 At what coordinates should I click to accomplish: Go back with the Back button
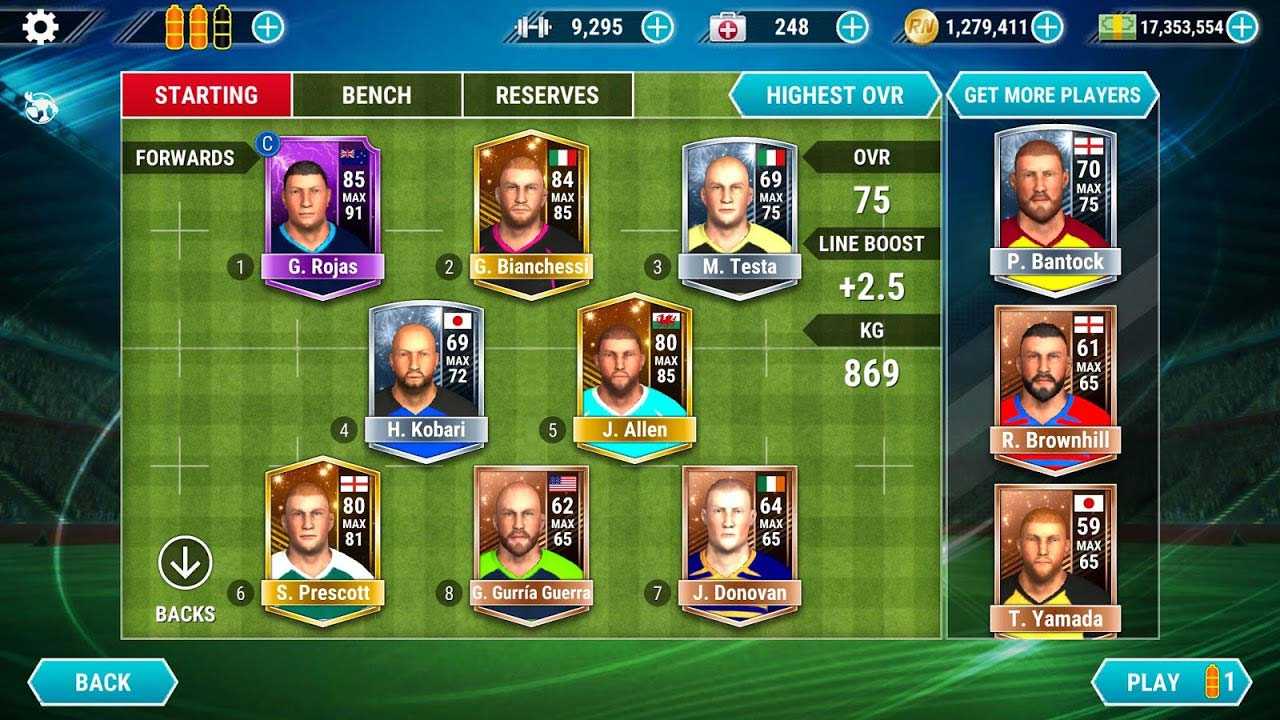point(102,683)
